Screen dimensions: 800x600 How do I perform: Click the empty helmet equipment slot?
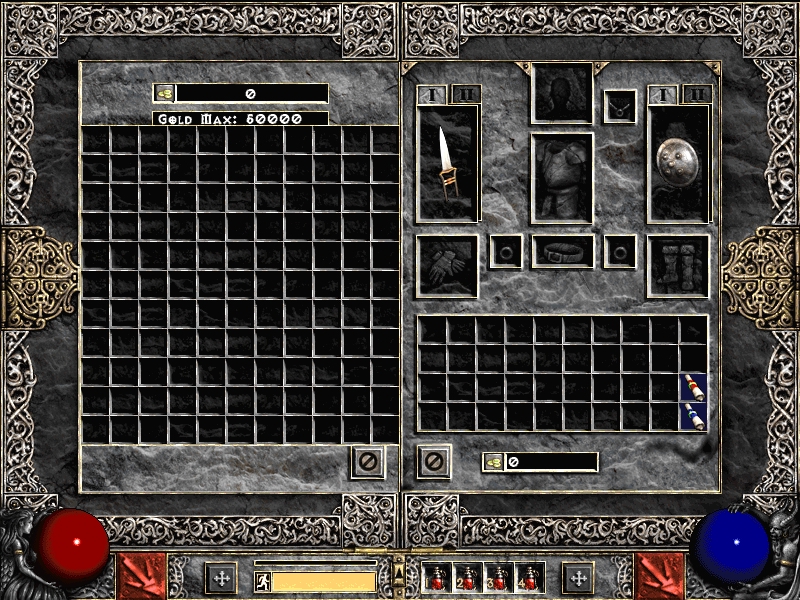coord(562,93)
